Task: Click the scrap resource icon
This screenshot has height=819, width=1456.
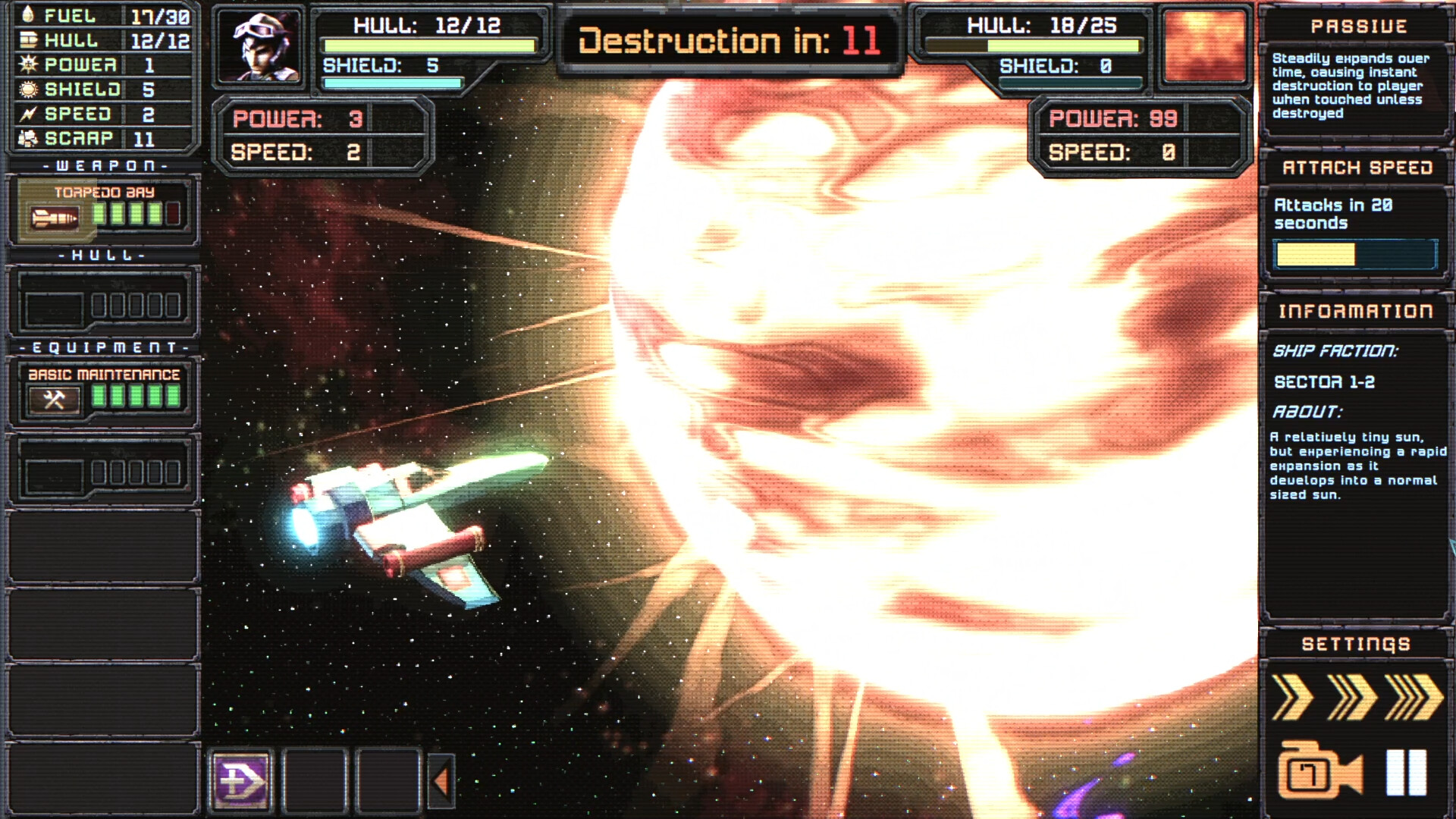Action: tap(27, 138)
